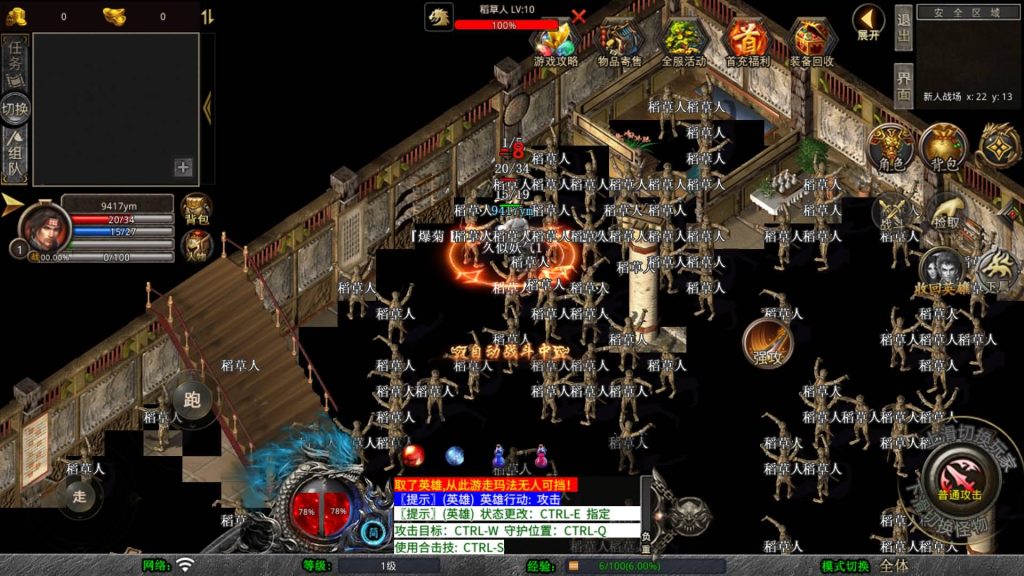This screenshot has height=576, width=1024.
Task: Open the 界面 interface button
Action: click(x=903, y=85)
